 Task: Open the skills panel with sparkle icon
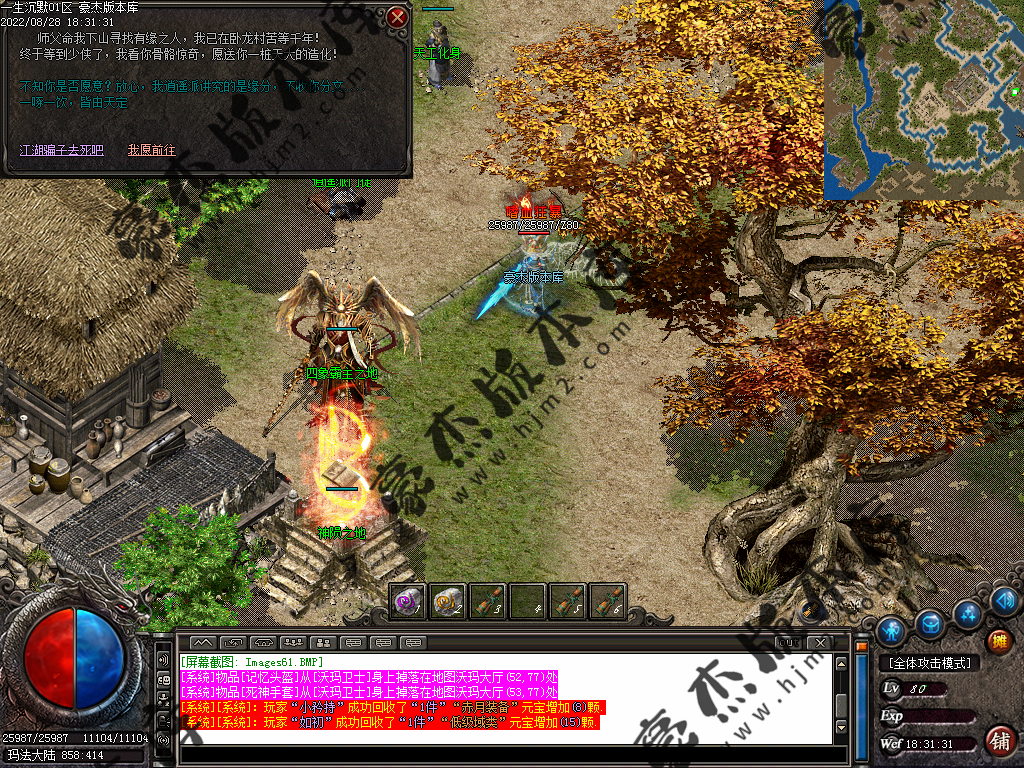pyautogui.click(x=967, y=612)
